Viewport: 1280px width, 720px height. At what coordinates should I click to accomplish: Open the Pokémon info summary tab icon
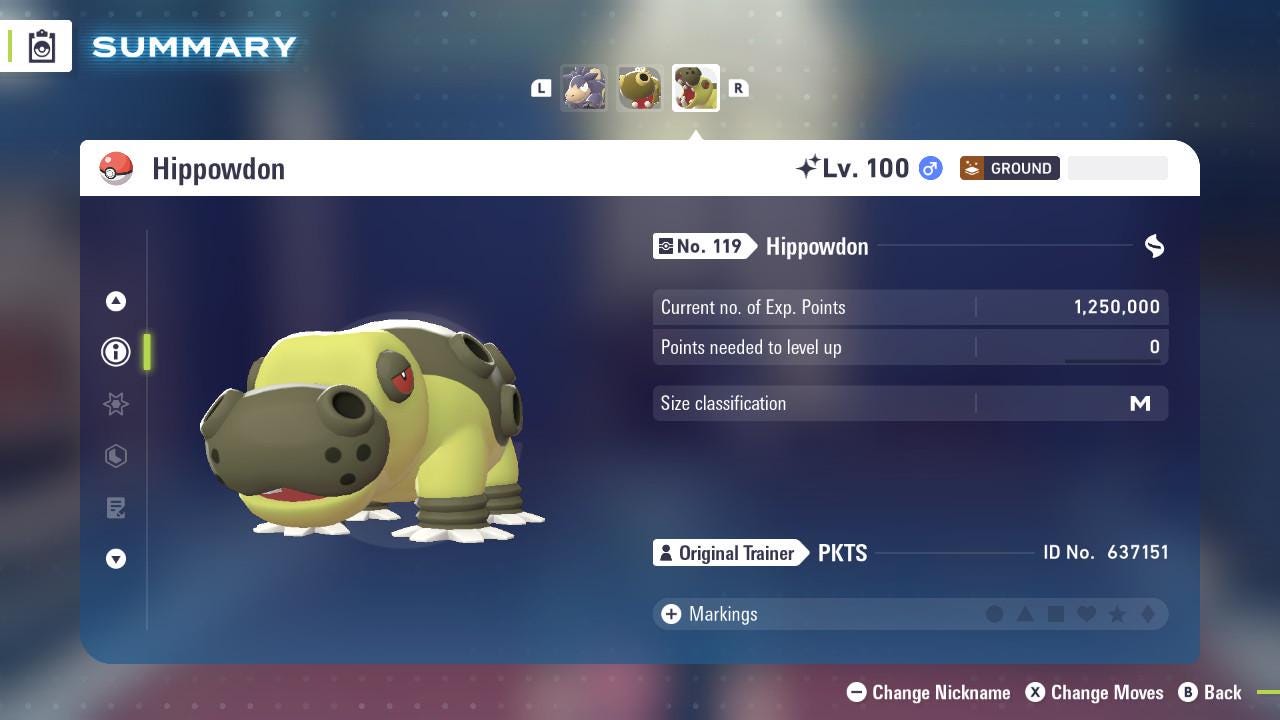[x=115, y=351]
